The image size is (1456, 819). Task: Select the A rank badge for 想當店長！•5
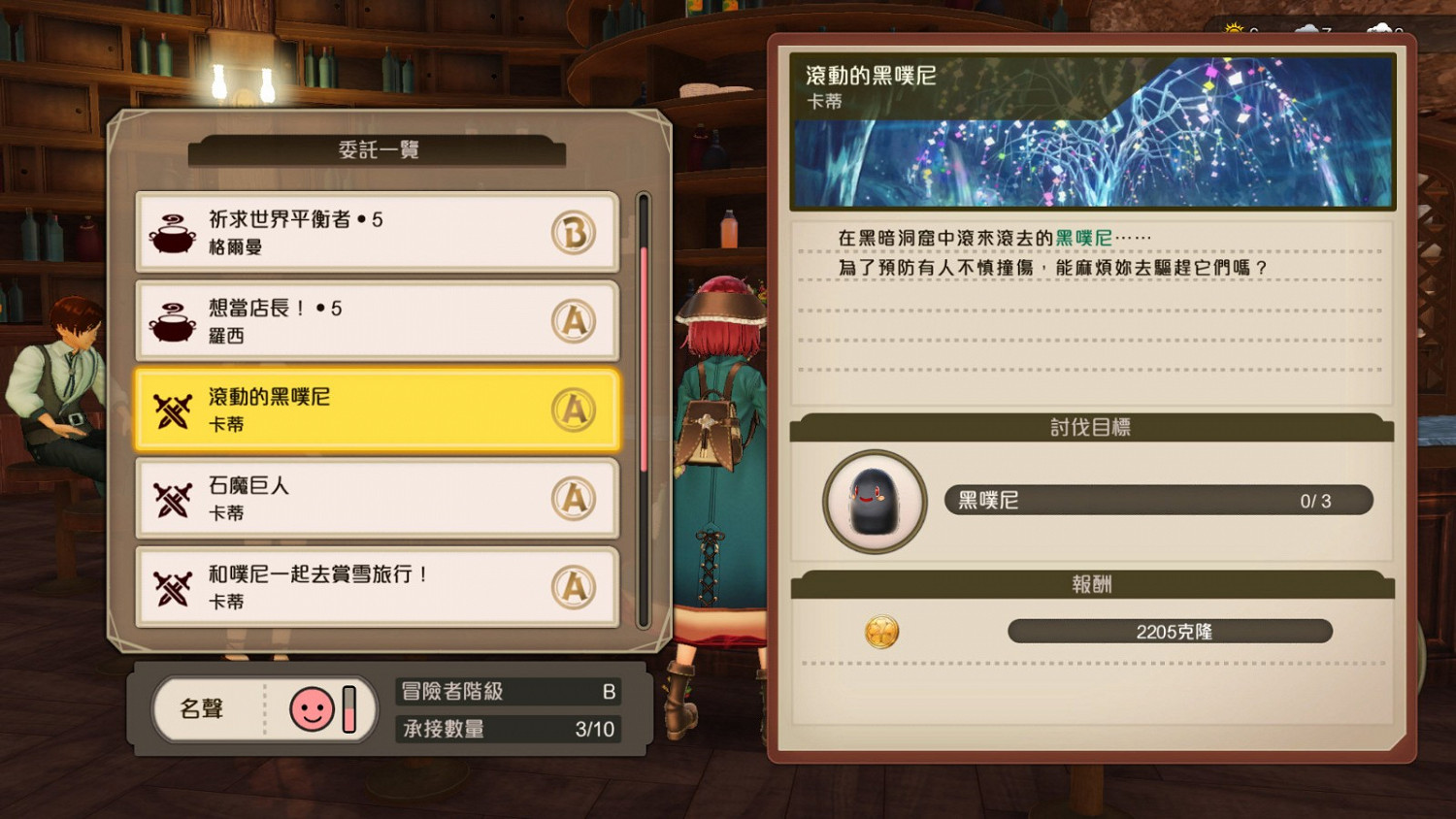coord(576,321)
